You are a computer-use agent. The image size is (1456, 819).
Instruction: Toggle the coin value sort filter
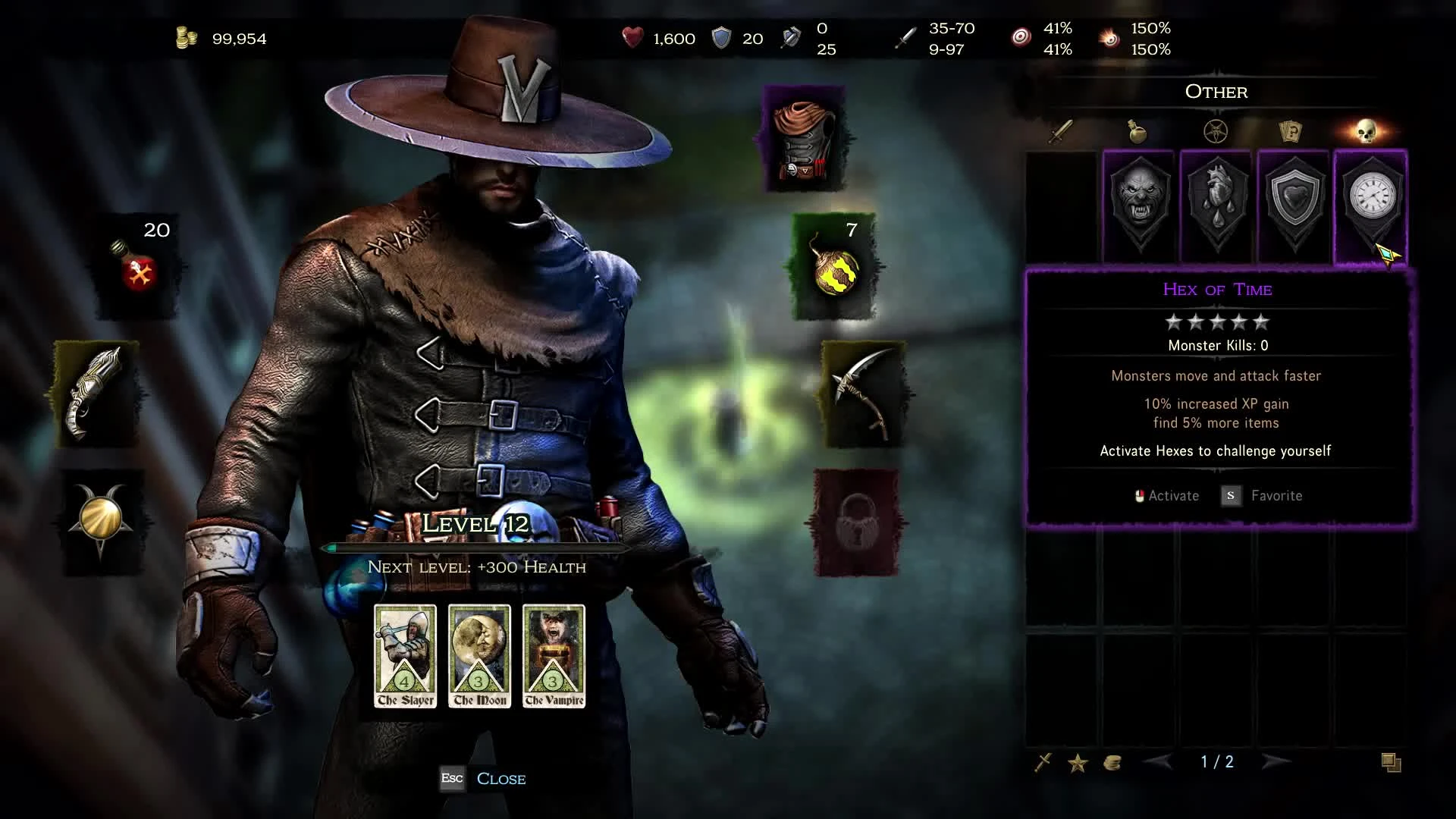coord(1112,762)
